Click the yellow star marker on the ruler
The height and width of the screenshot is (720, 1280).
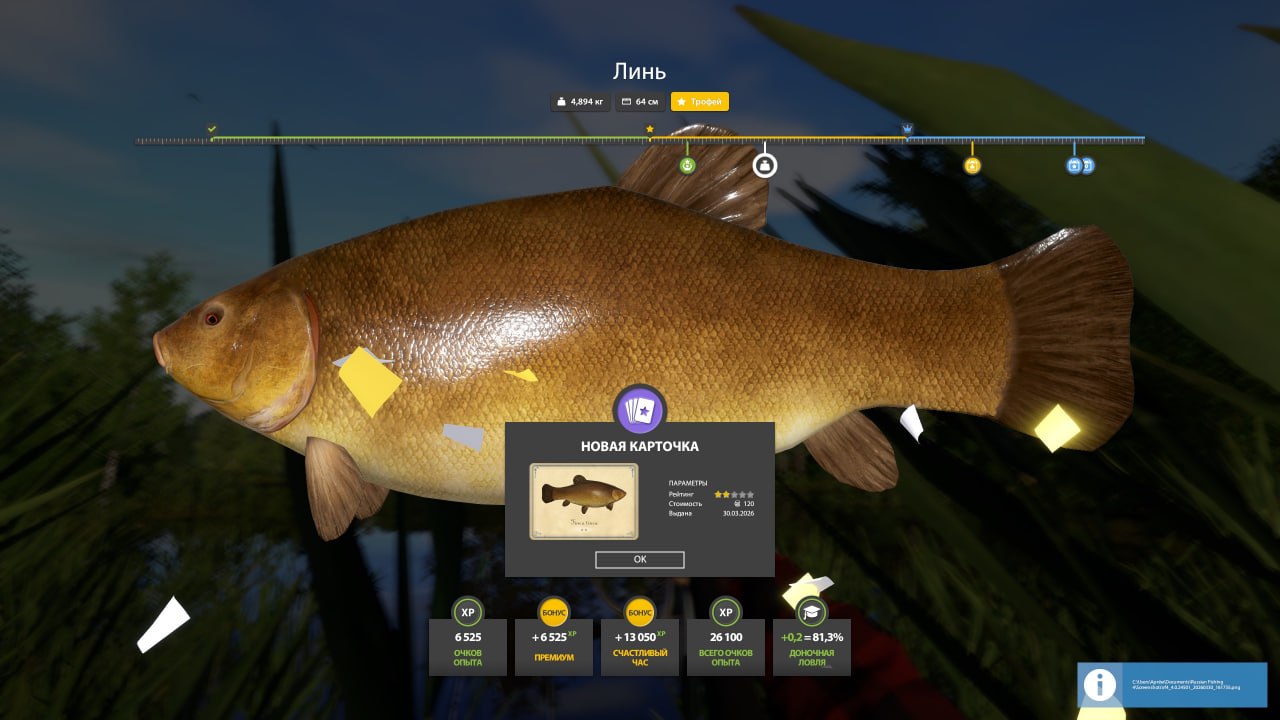coord(649,128)
